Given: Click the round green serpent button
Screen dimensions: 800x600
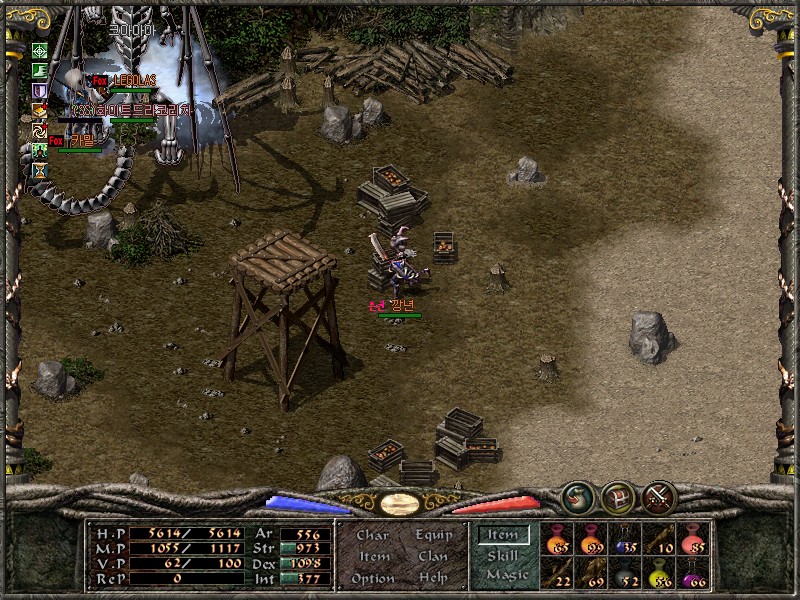Looking at the screenshot, I should pos(576,497).
